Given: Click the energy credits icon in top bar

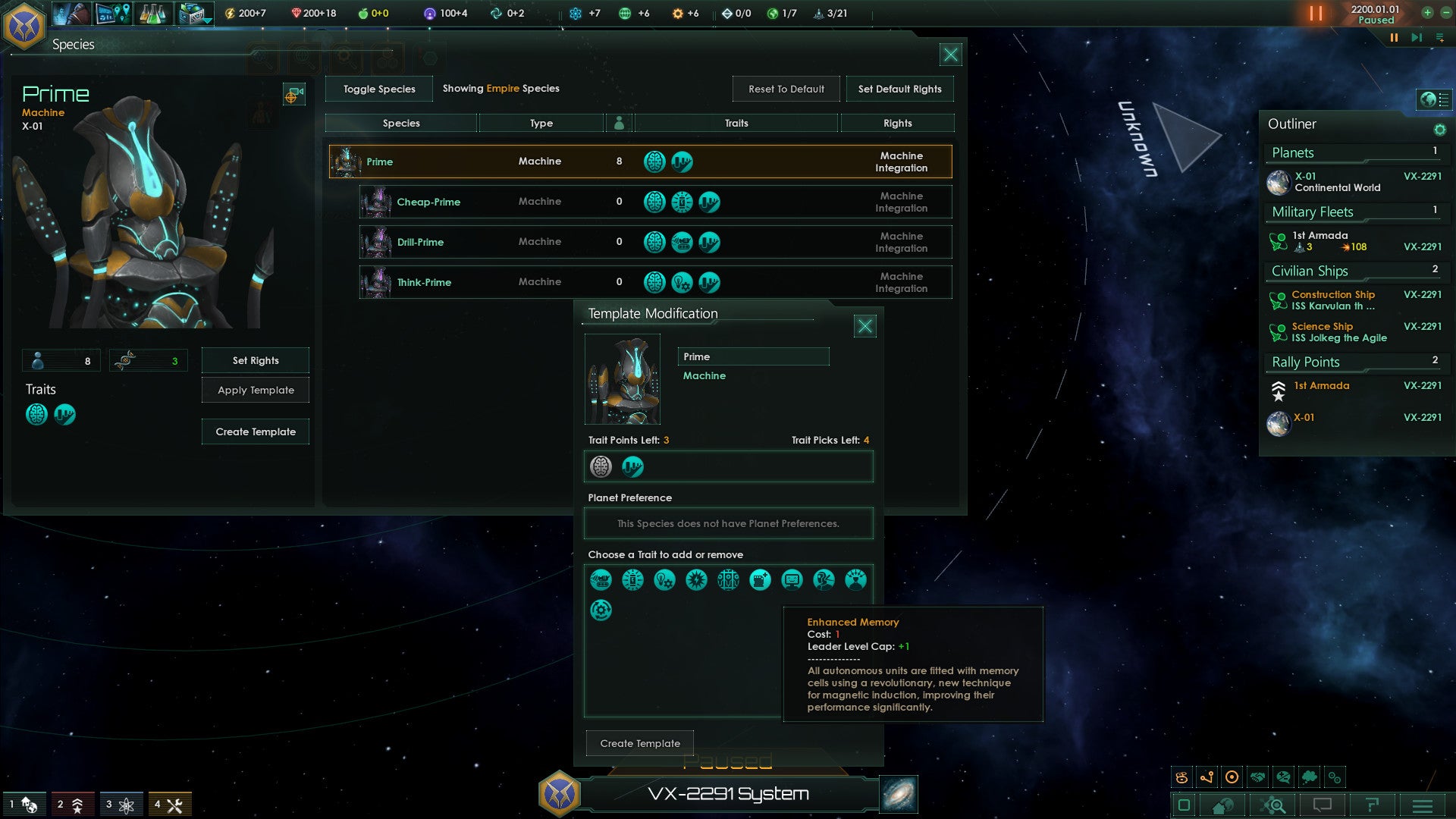Looking at the screenshot, I should point(230,13).
